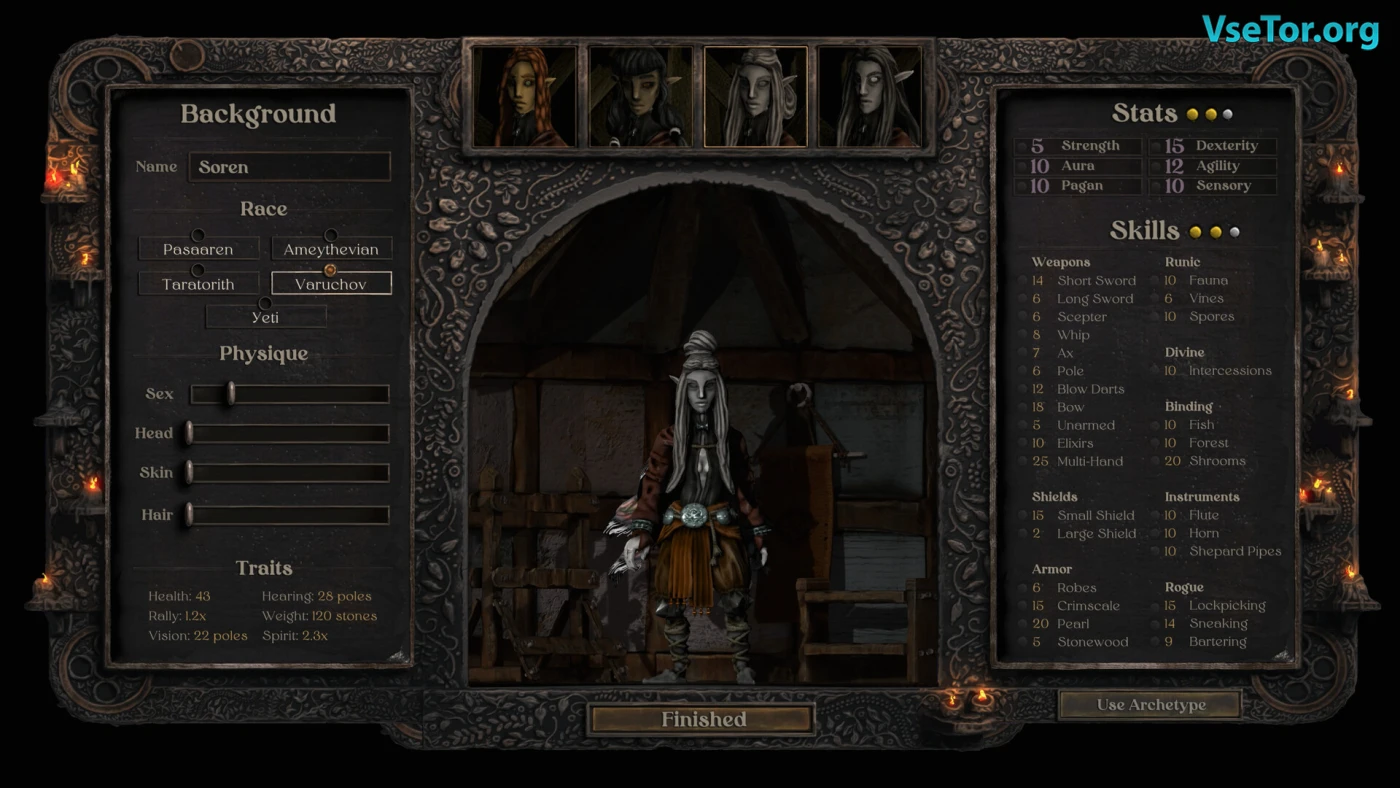
Task: Choose the black-haired character portrait
Action: click(641, 97)
